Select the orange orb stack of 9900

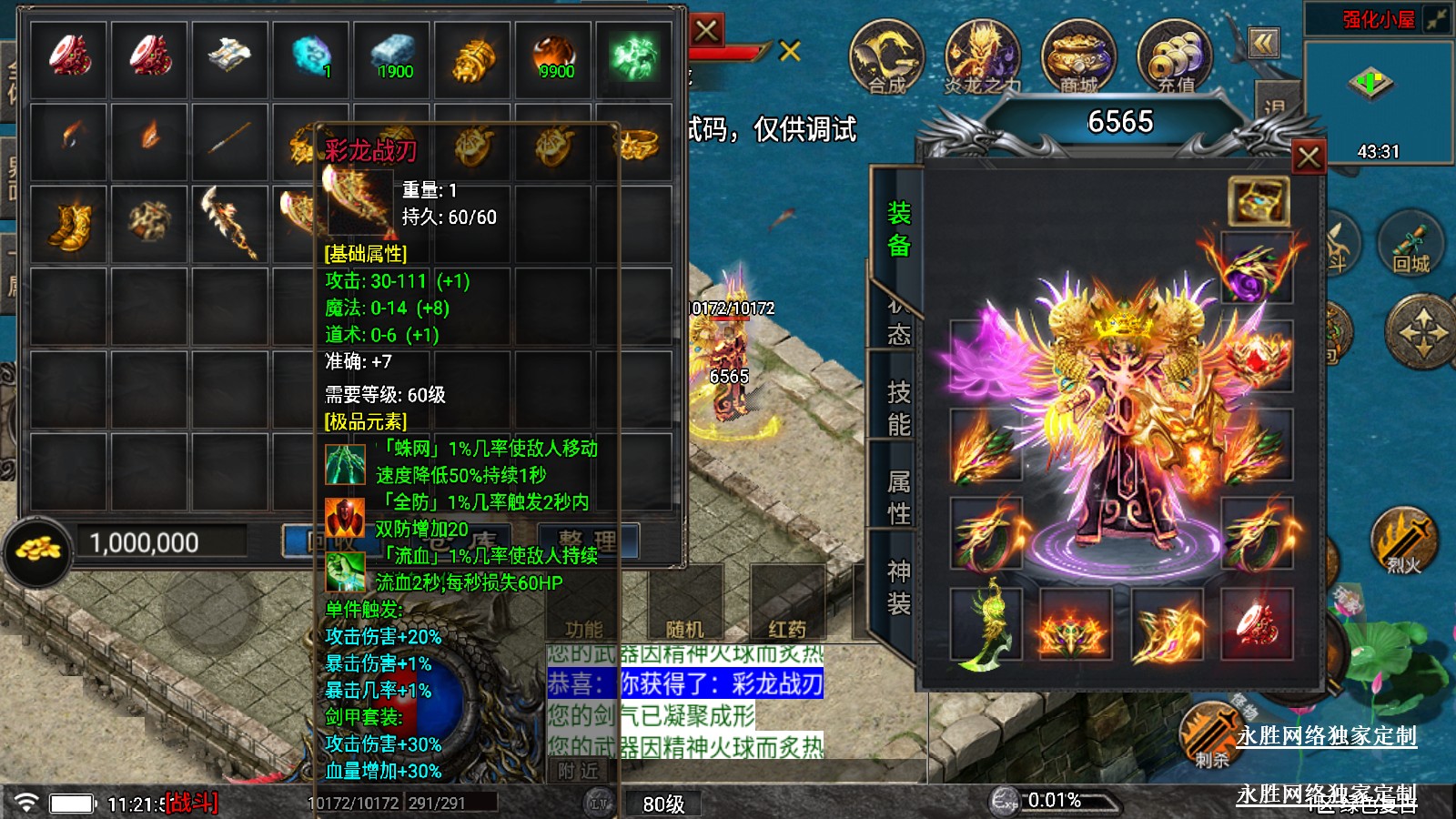pyautogui.click(x=554, y=57)
